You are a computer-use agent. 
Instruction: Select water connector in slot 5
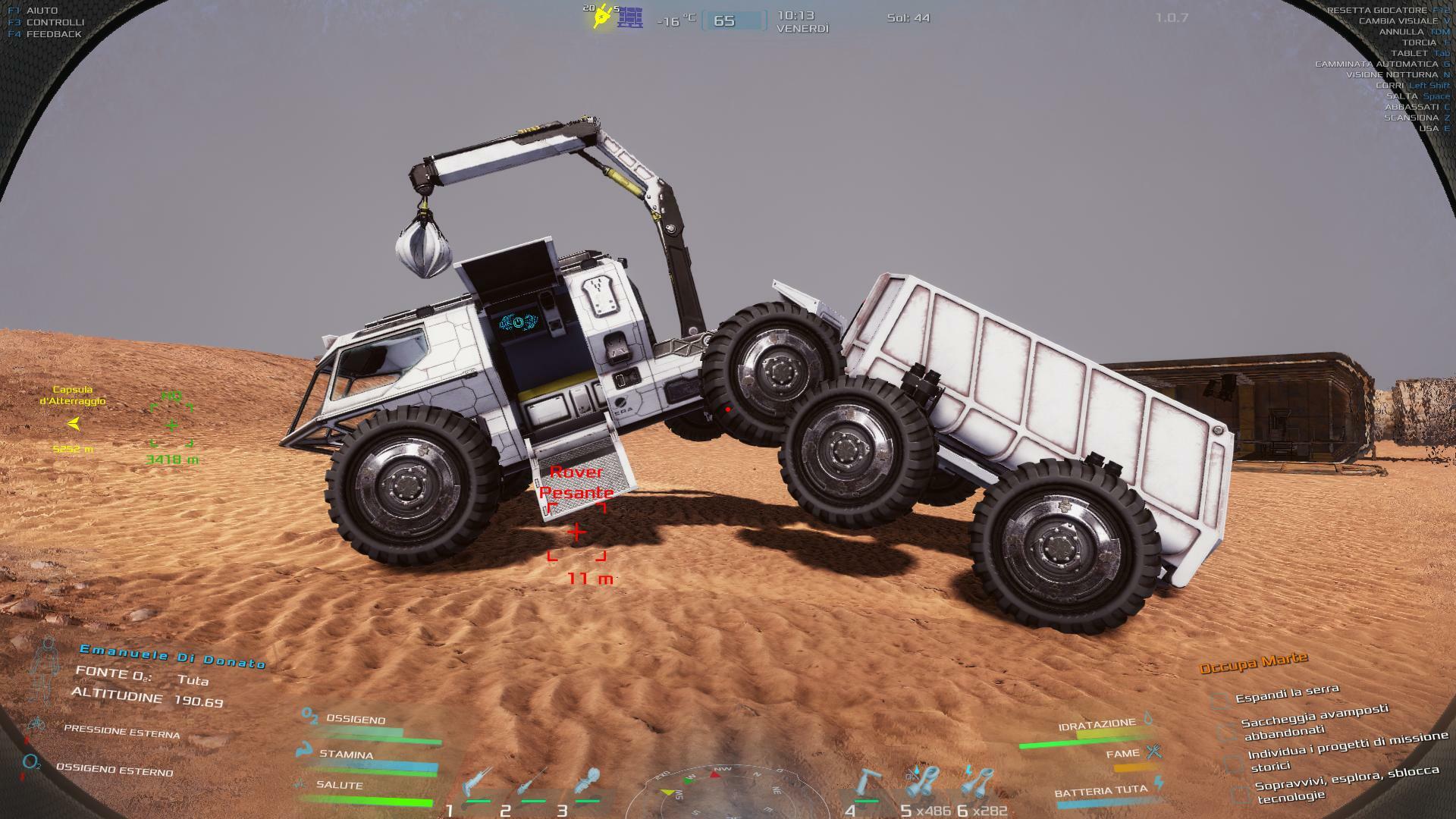click(x=923, y=783)
